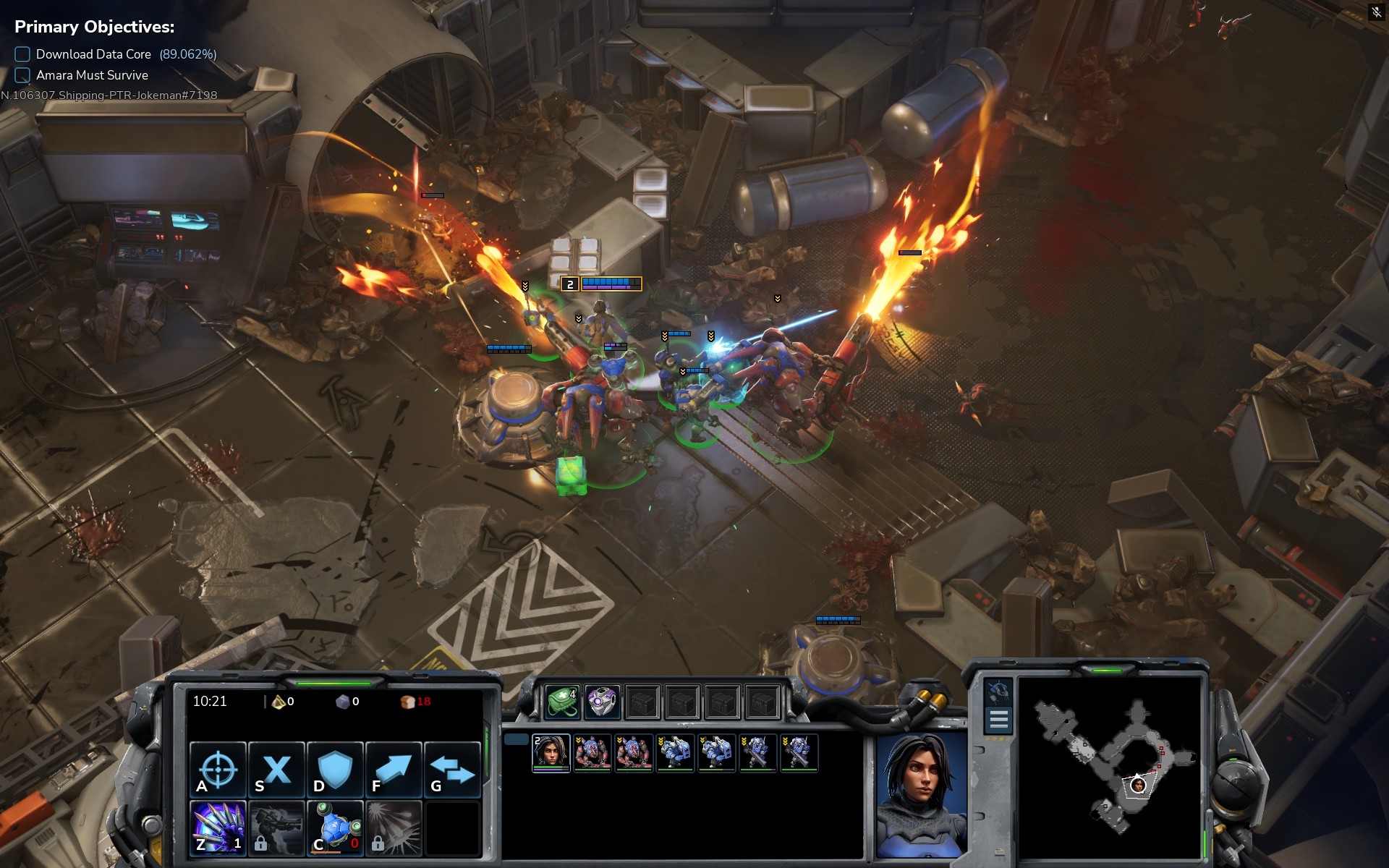The height and width of the screenshot is (868, 1389).
Task: Activate the Attack crosshair command
Action: [218, 769]
